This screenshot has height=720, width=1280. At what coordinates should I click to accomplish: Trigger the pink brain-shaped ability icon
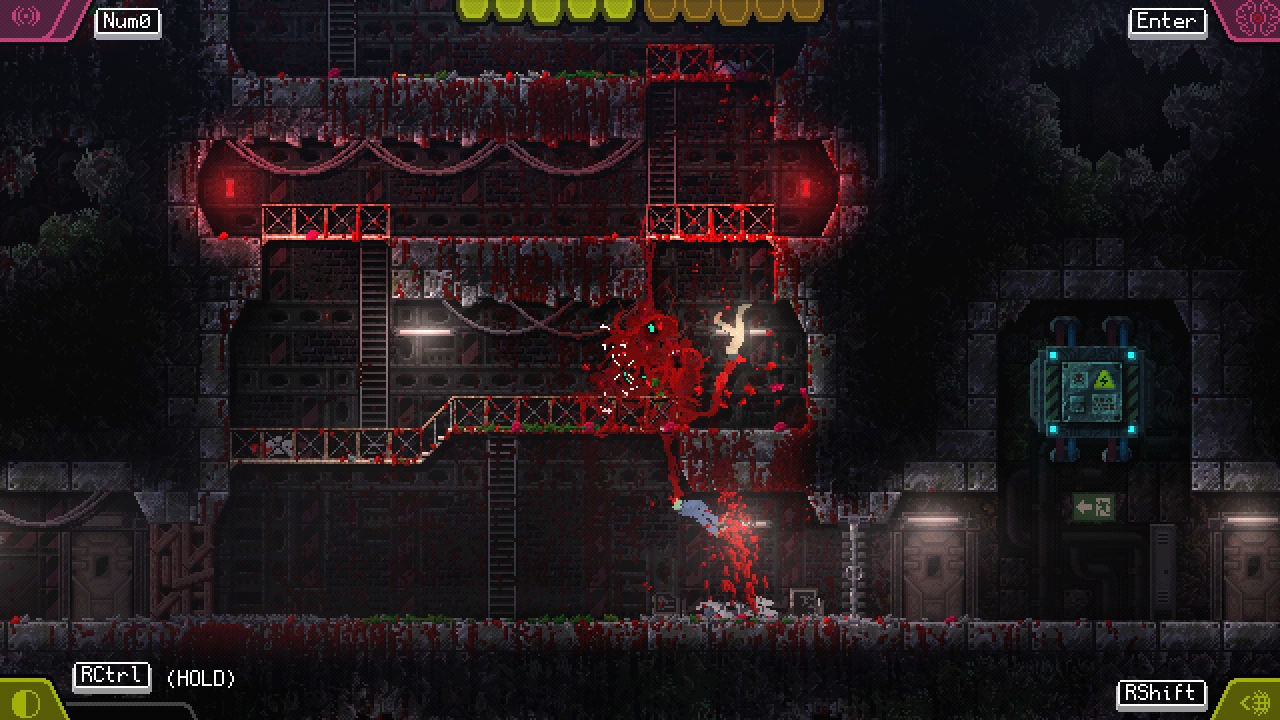coord(1253,17)
